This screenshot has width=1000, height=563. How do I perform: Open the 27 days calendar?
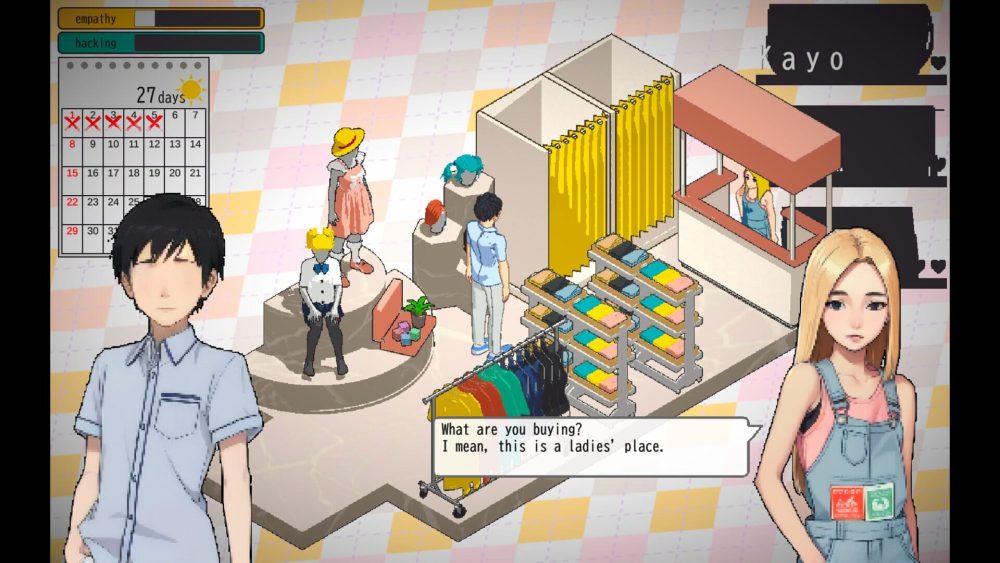tap(133, 155)
